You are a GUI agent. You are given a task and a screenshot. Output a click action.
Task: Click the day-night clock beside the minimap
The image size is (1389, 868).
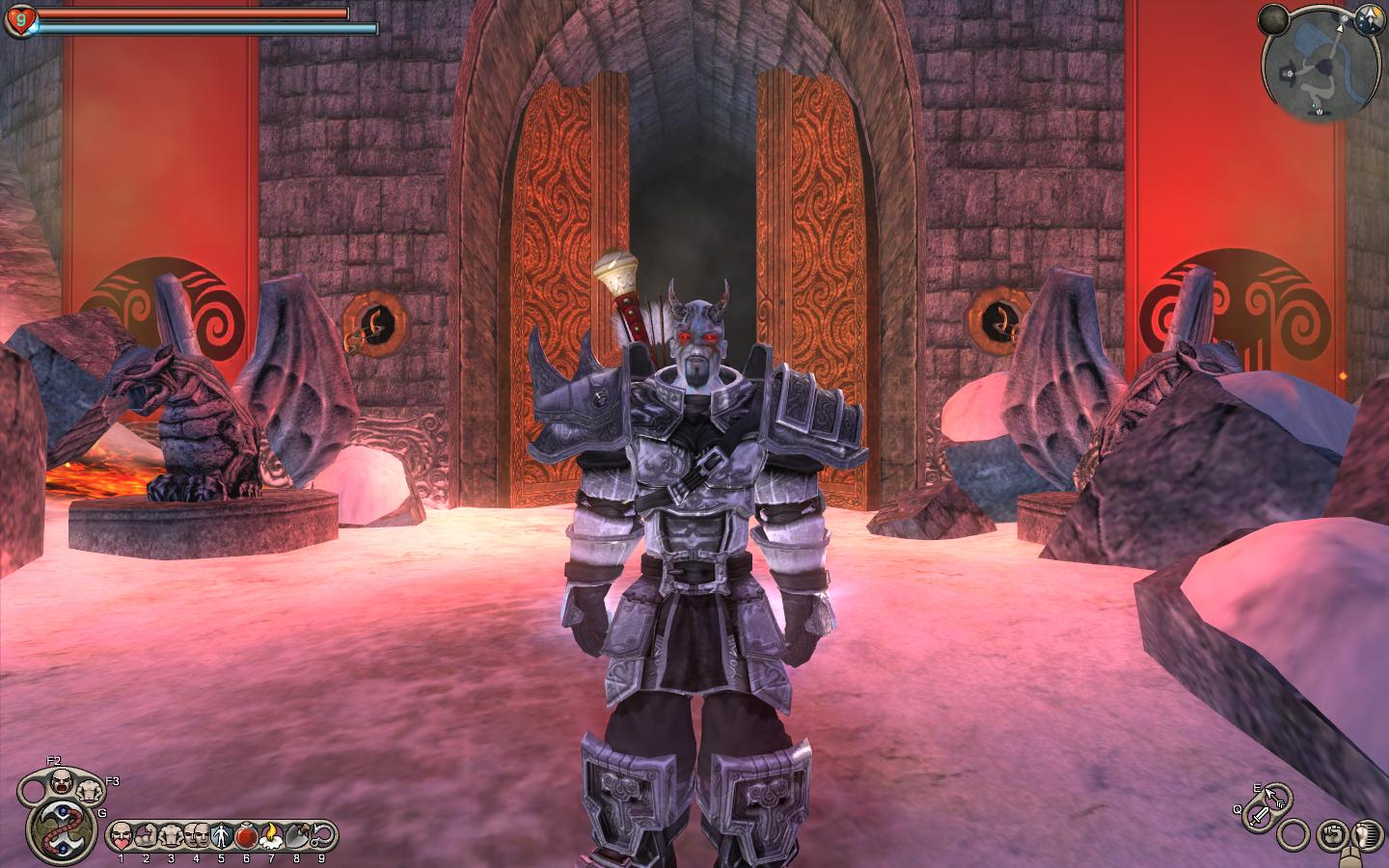point(1366,16)
